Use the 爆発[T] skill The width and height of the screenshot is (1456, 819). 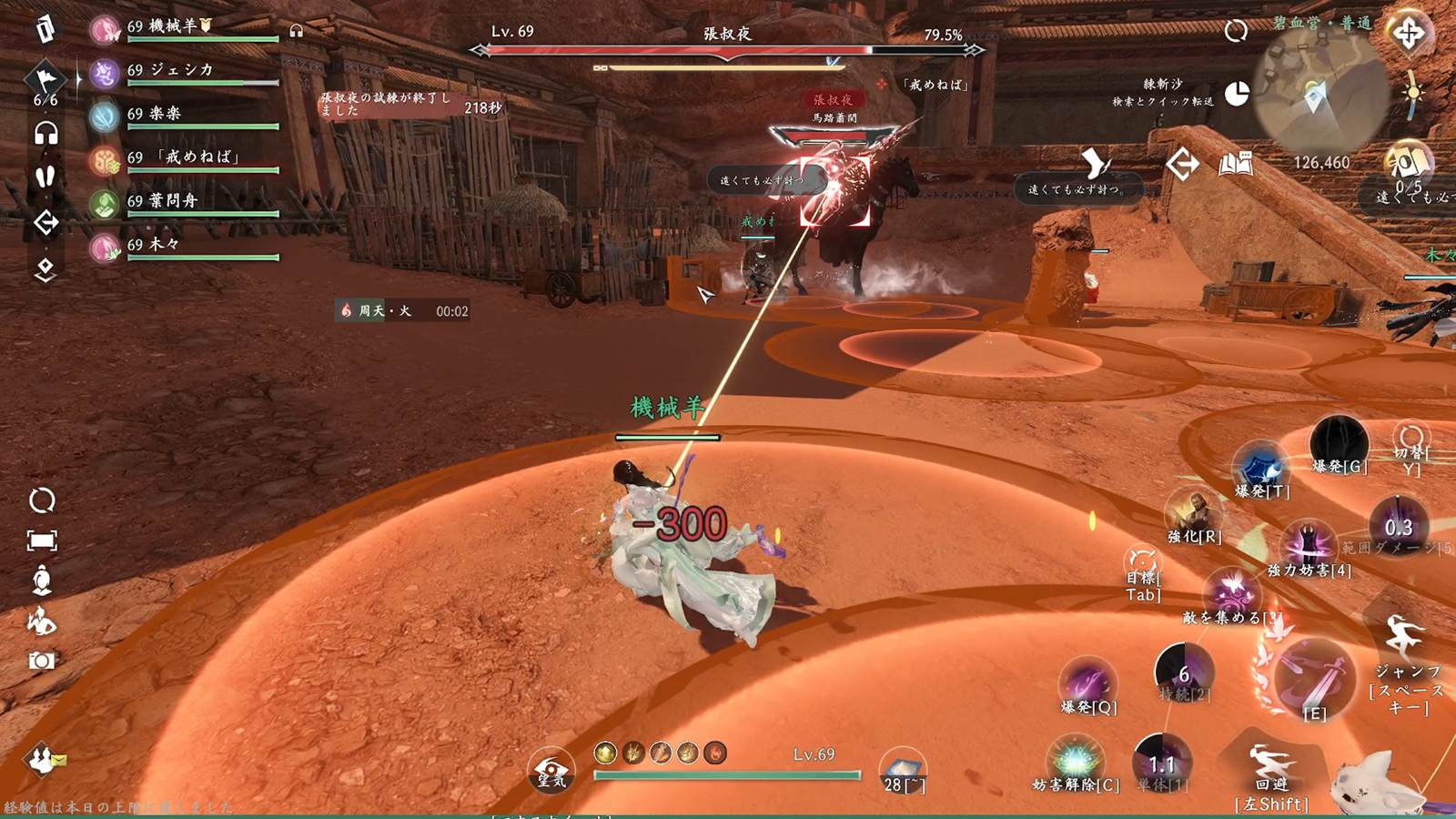point(1262,466)
